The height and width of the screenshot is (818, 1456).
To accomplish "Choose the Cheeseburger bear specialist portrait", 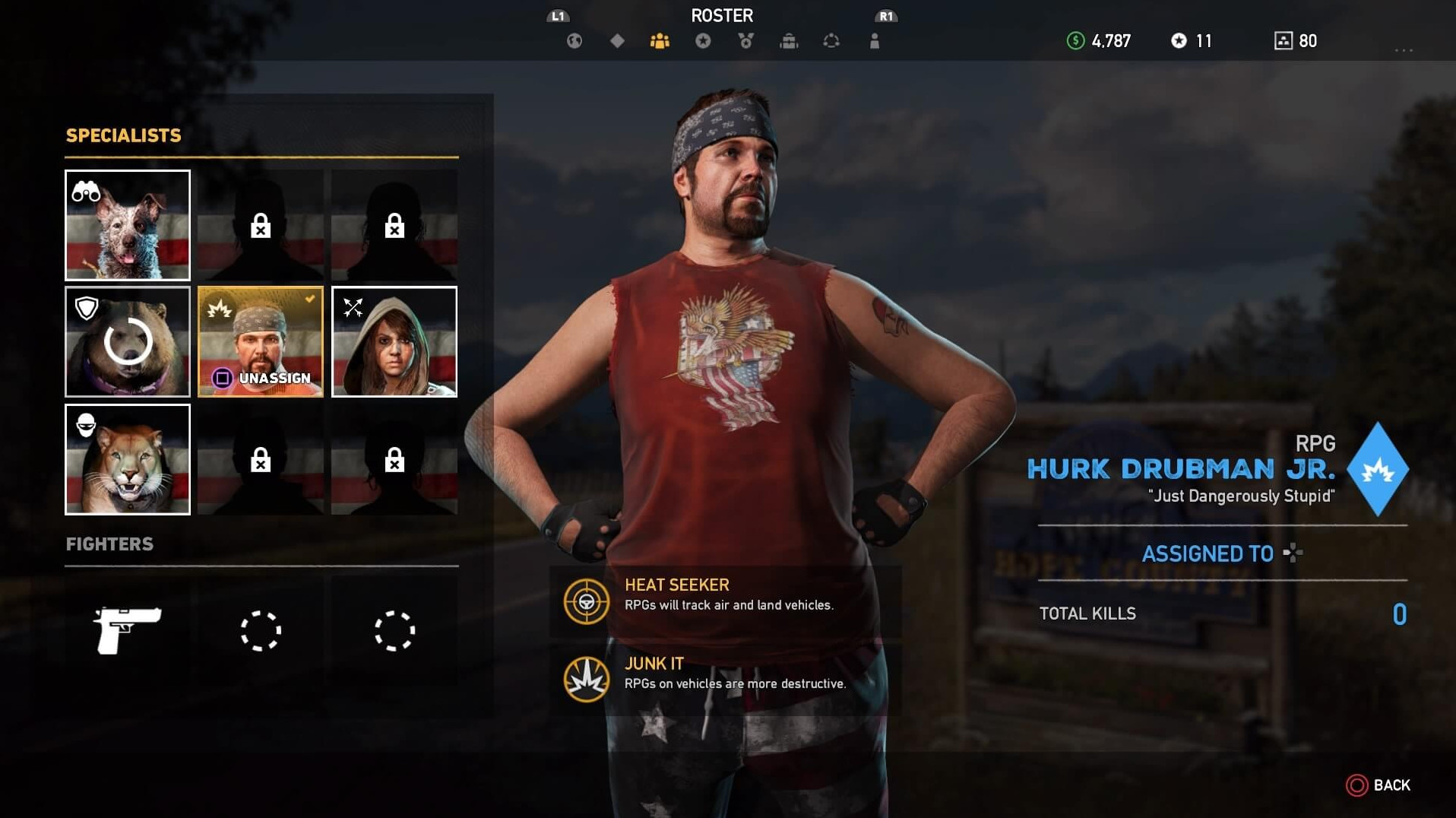I will click(x=128, y=342).
